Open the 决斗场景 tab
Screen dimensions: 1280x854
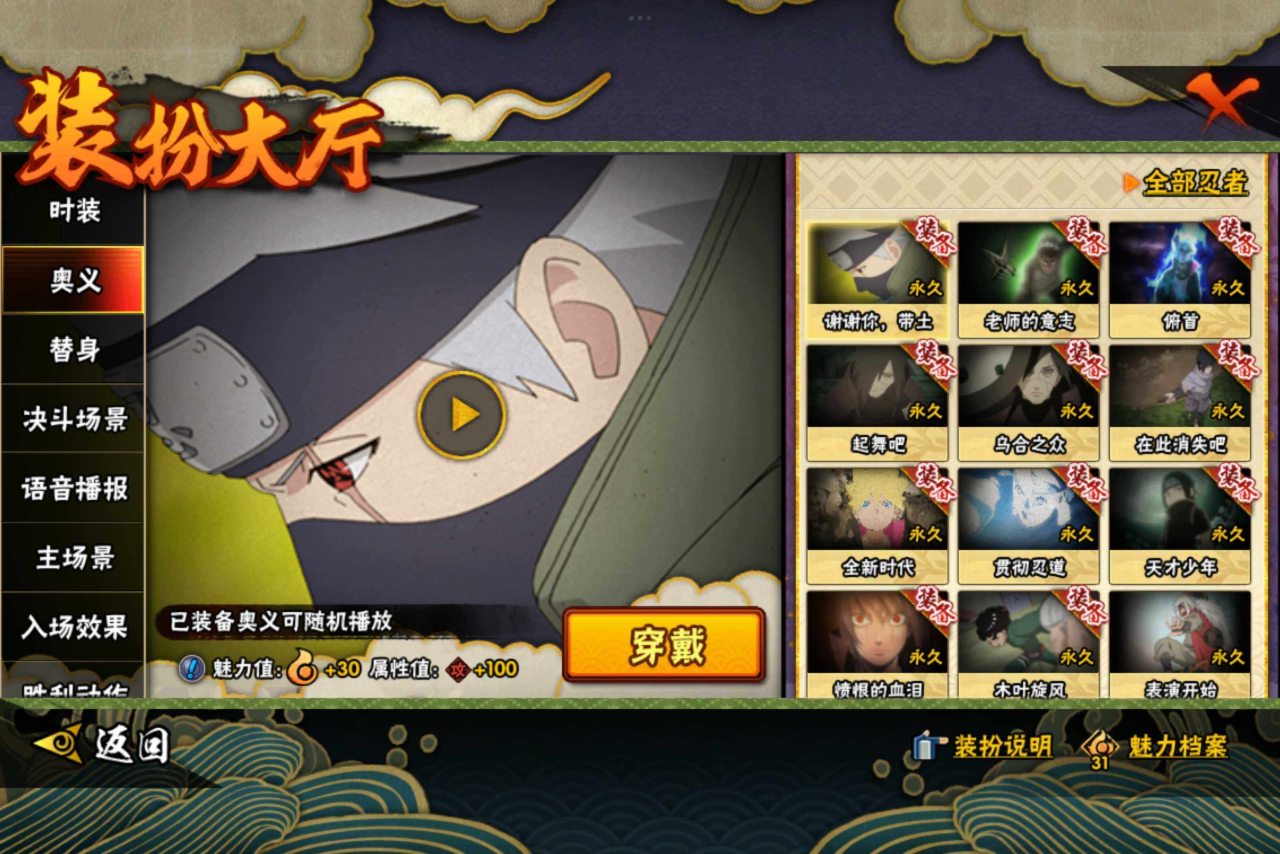(x=74, y=419)
